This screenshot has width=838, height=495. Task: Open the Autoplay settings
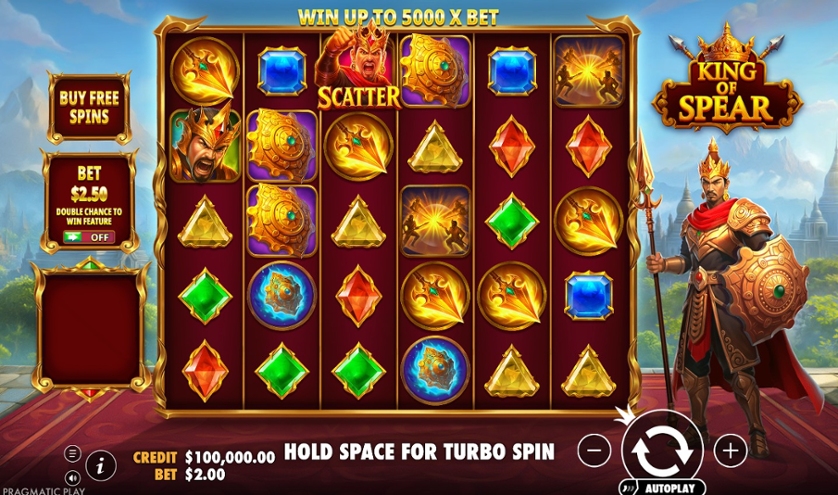(x=662, y=489)
